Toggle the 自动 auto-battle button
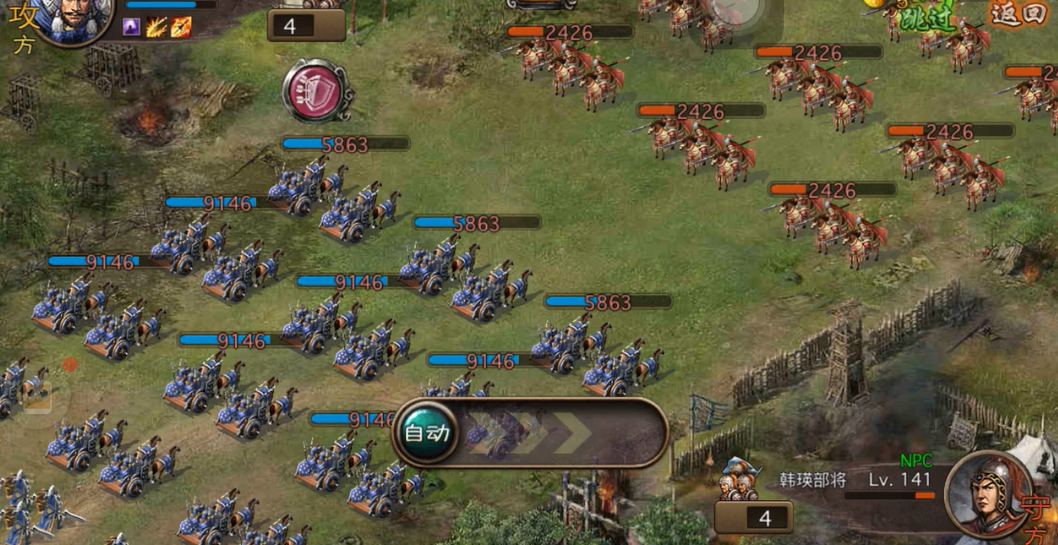 427,434
